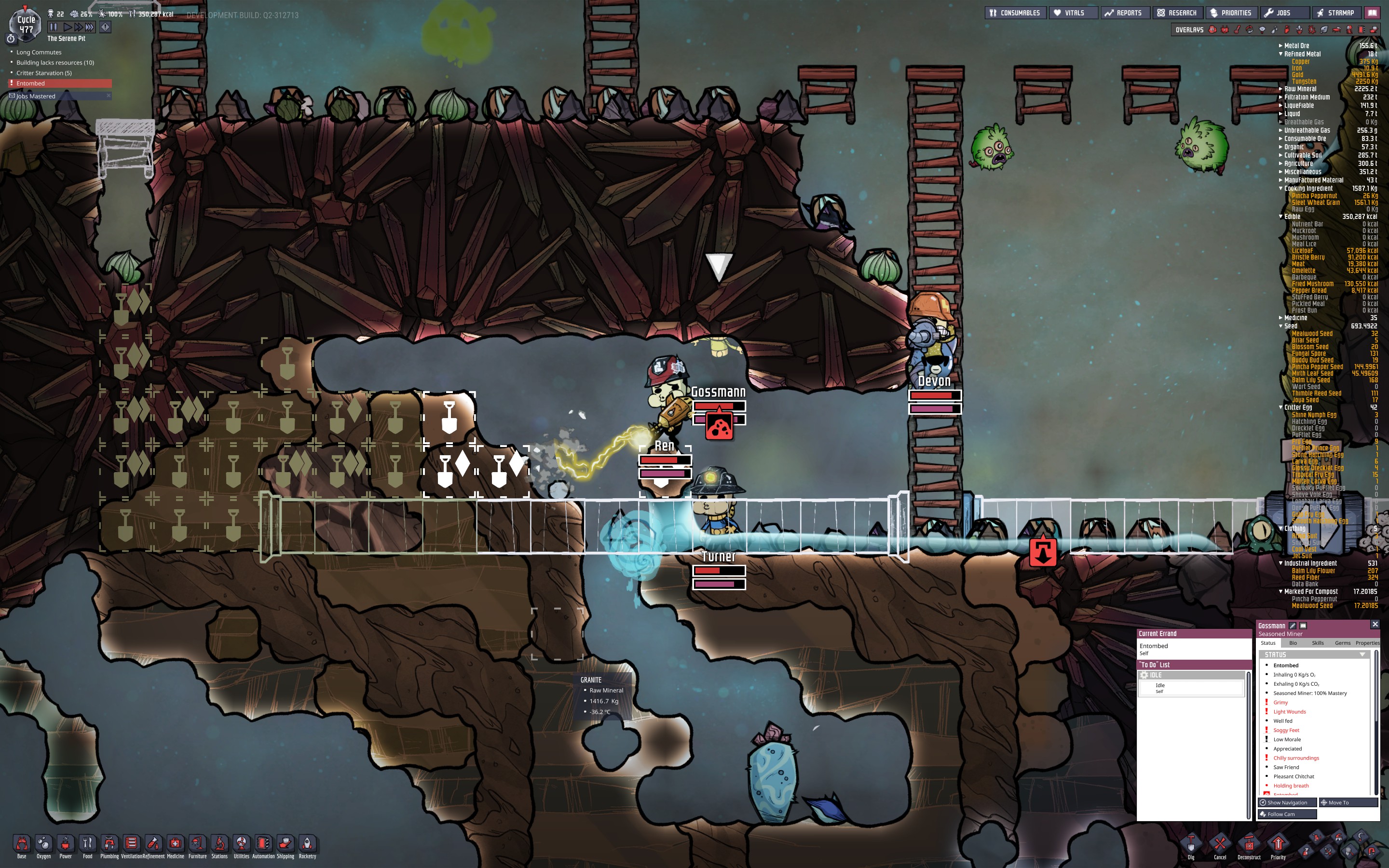1389x868 pixels.
Task: Select the Dig tool
Action: pyautogui.click(x=1191, y=846)
